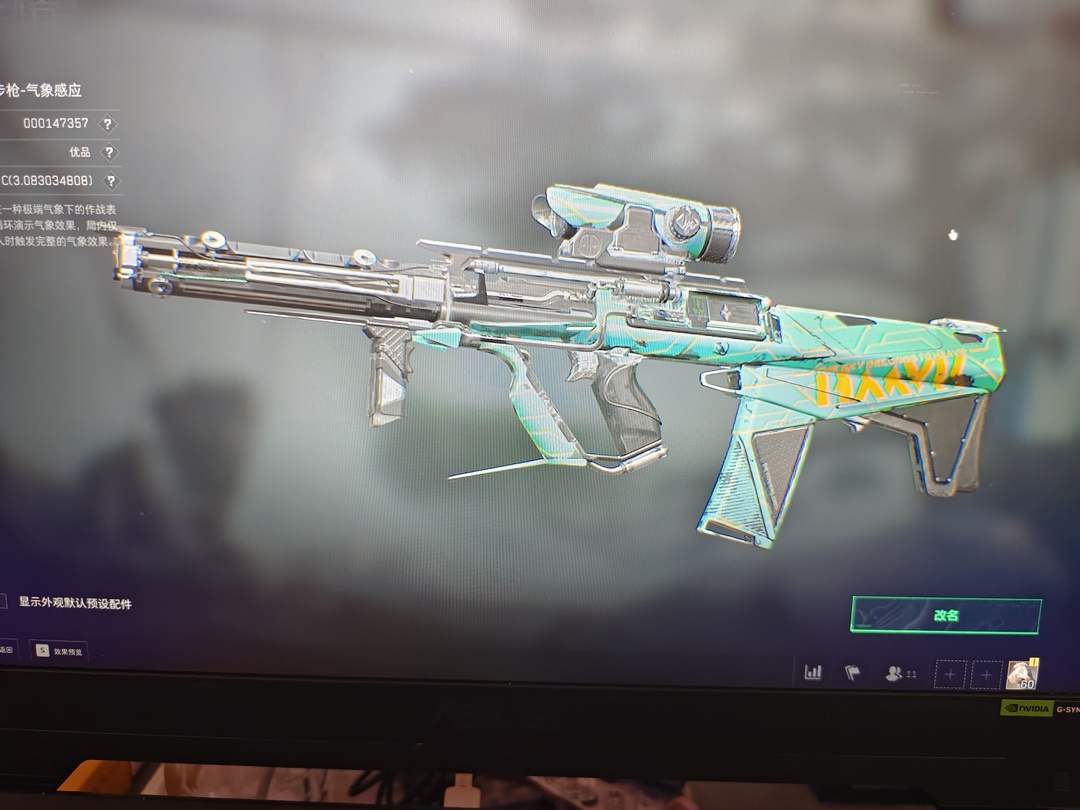Image resolution: width=1080 pixels, height=810 pixels.
Task: Open the question mark beside 优品
Action: click(x=108, y=153)
